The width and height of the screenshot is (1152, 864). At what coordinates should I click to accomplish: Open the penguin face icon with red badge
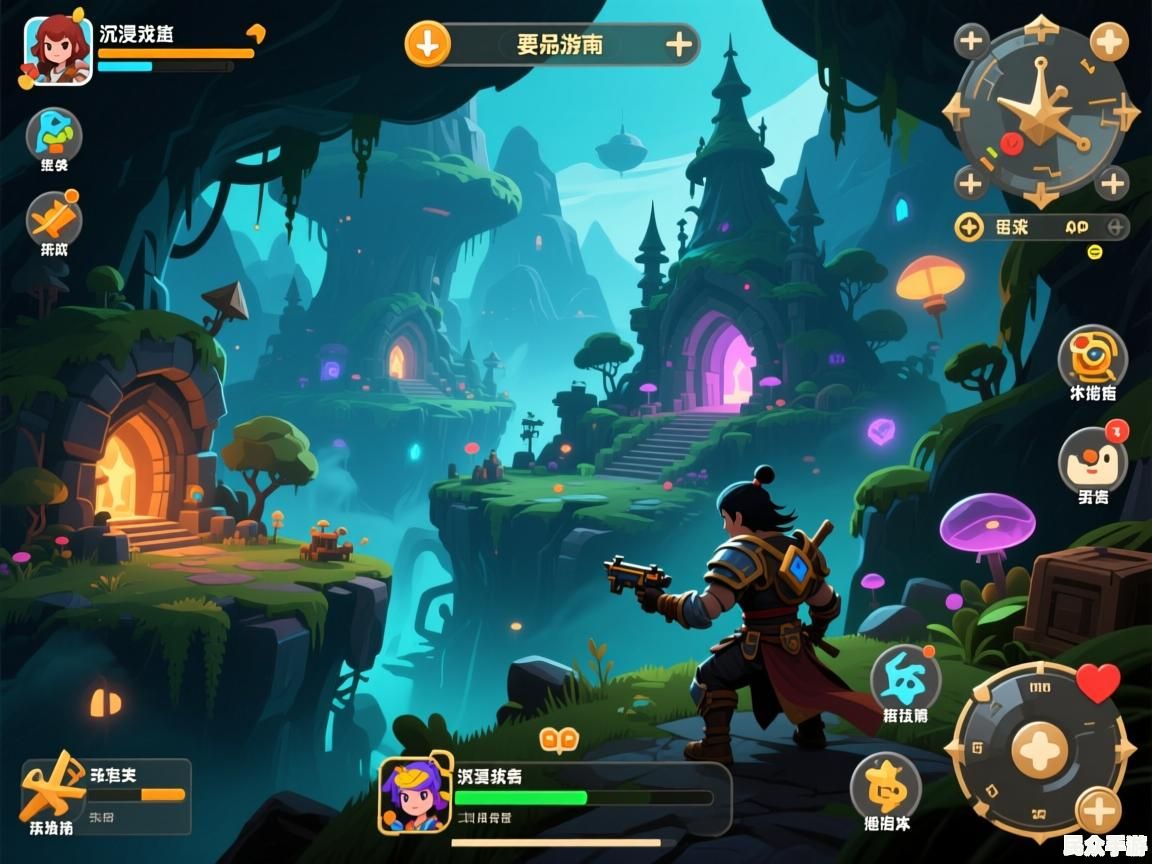(x=1092, y=460)
